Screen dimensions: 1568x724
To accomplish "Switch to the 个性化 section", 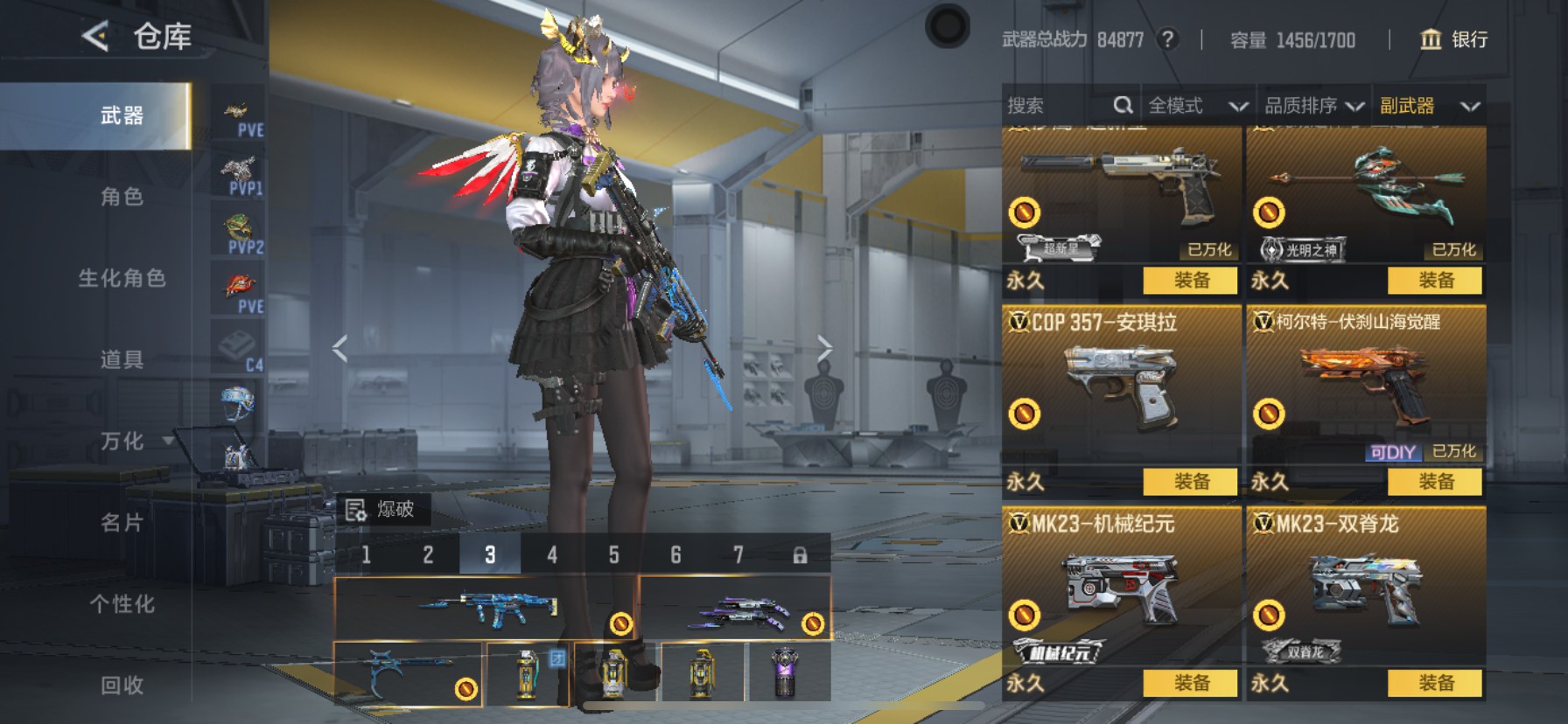I will [x=122, y=603].
